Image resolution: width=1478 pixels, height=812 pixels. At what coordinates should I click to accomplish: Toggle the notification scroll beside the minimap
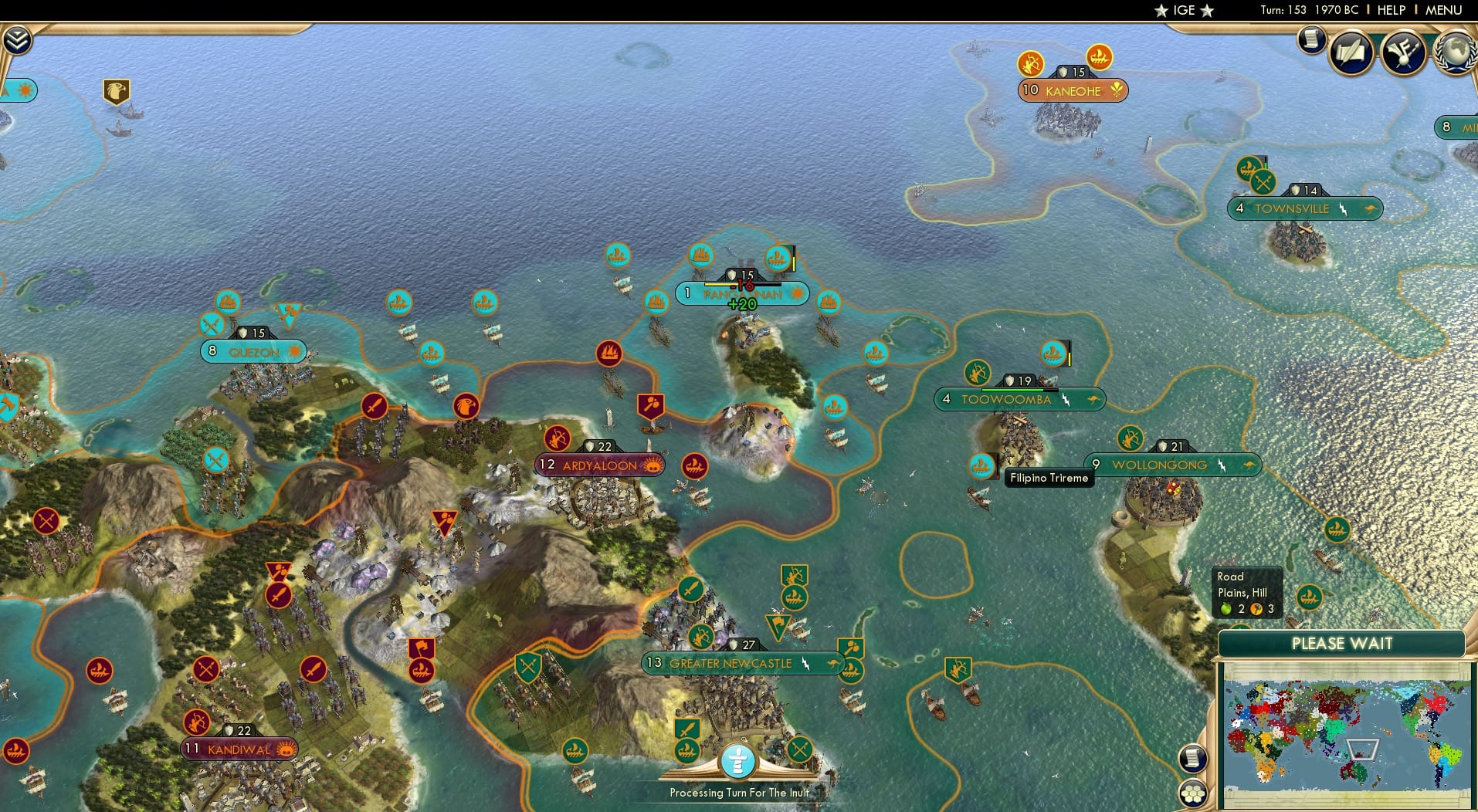[x=1192, y=757]
